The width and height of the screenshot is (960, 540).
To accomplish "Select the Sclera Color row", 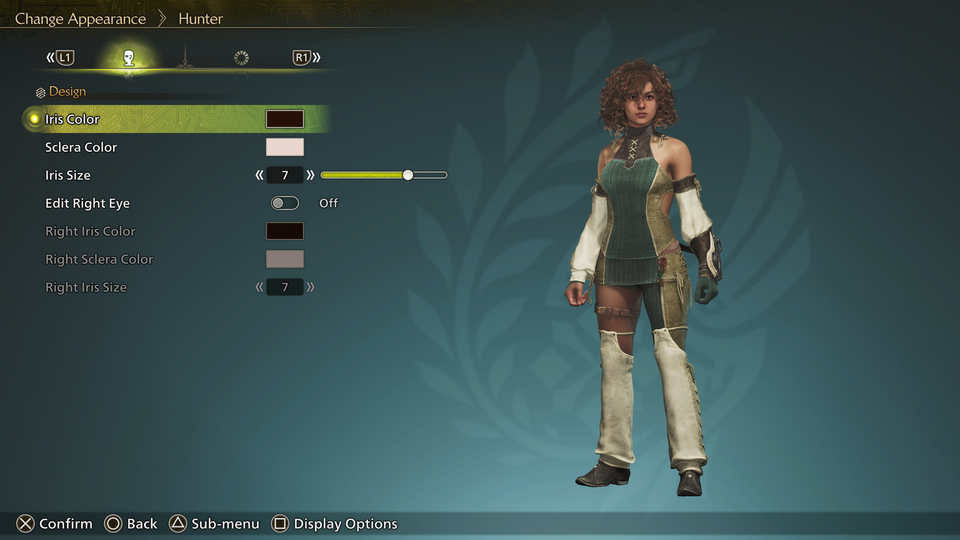I will 81,147.
